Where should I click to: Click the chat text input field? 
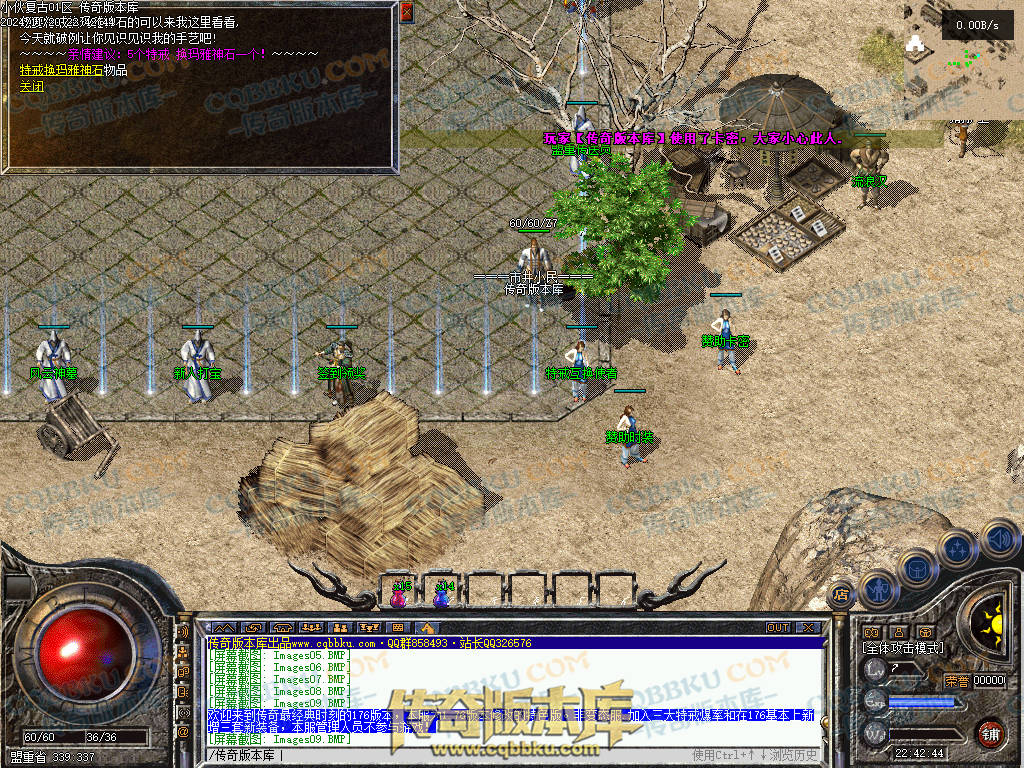pos(450,754)
